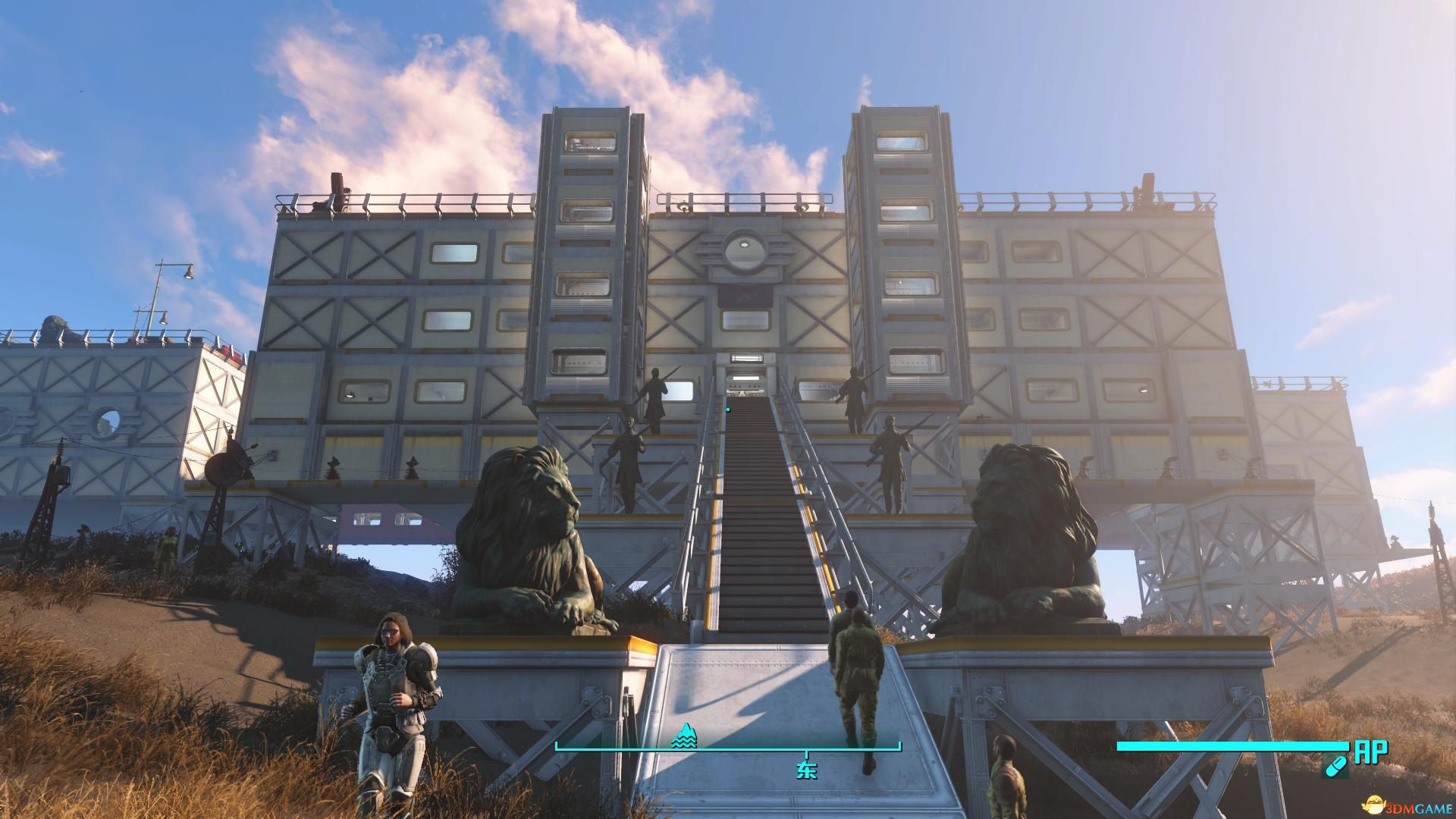Click the settlement marker on the compass
The image size is (1456, 819).
(x=683, y=735)
